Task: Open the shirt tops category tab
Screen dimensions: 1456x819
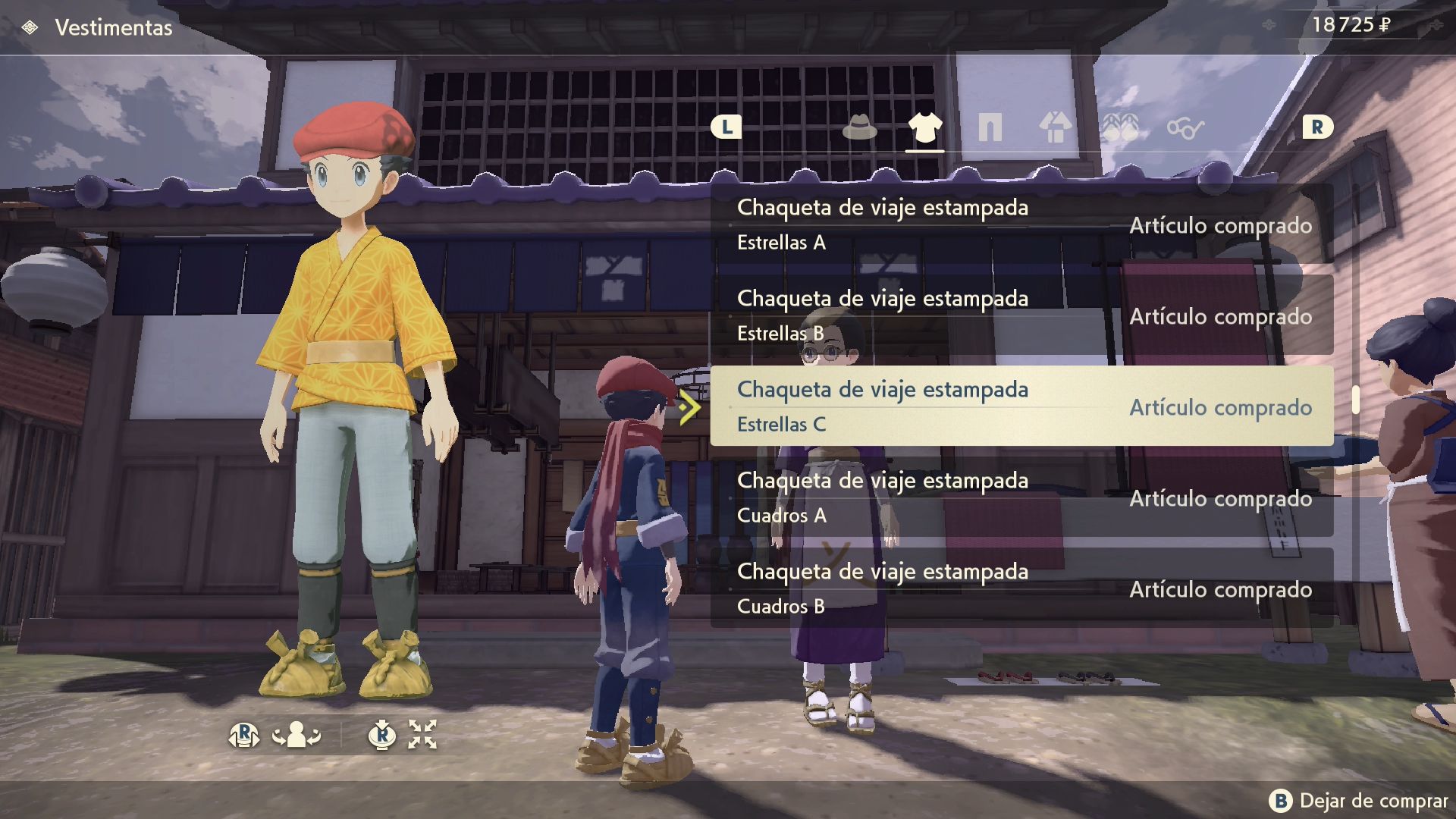Action: (924, 127)
